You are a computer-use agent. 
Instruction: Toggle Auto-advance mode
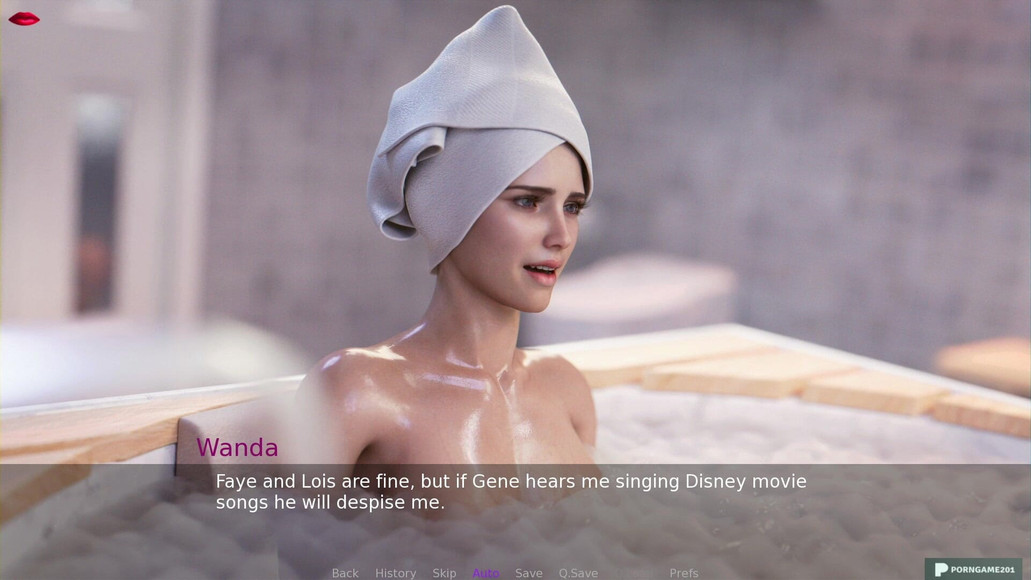[486, 573]
